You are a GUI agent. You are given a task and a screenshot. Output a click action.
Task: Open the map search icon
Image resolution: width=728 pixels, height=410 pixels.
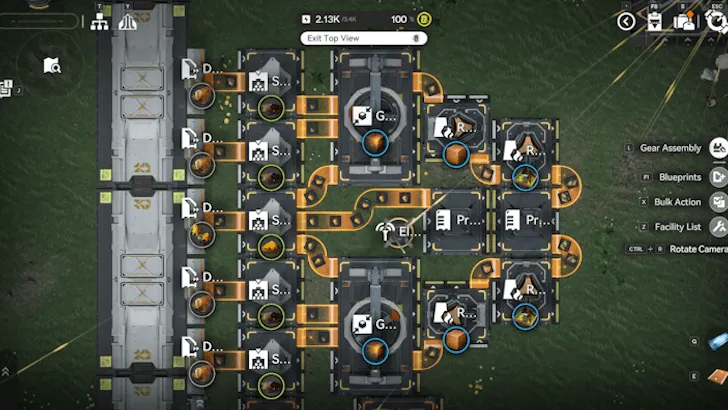point(52,66)
